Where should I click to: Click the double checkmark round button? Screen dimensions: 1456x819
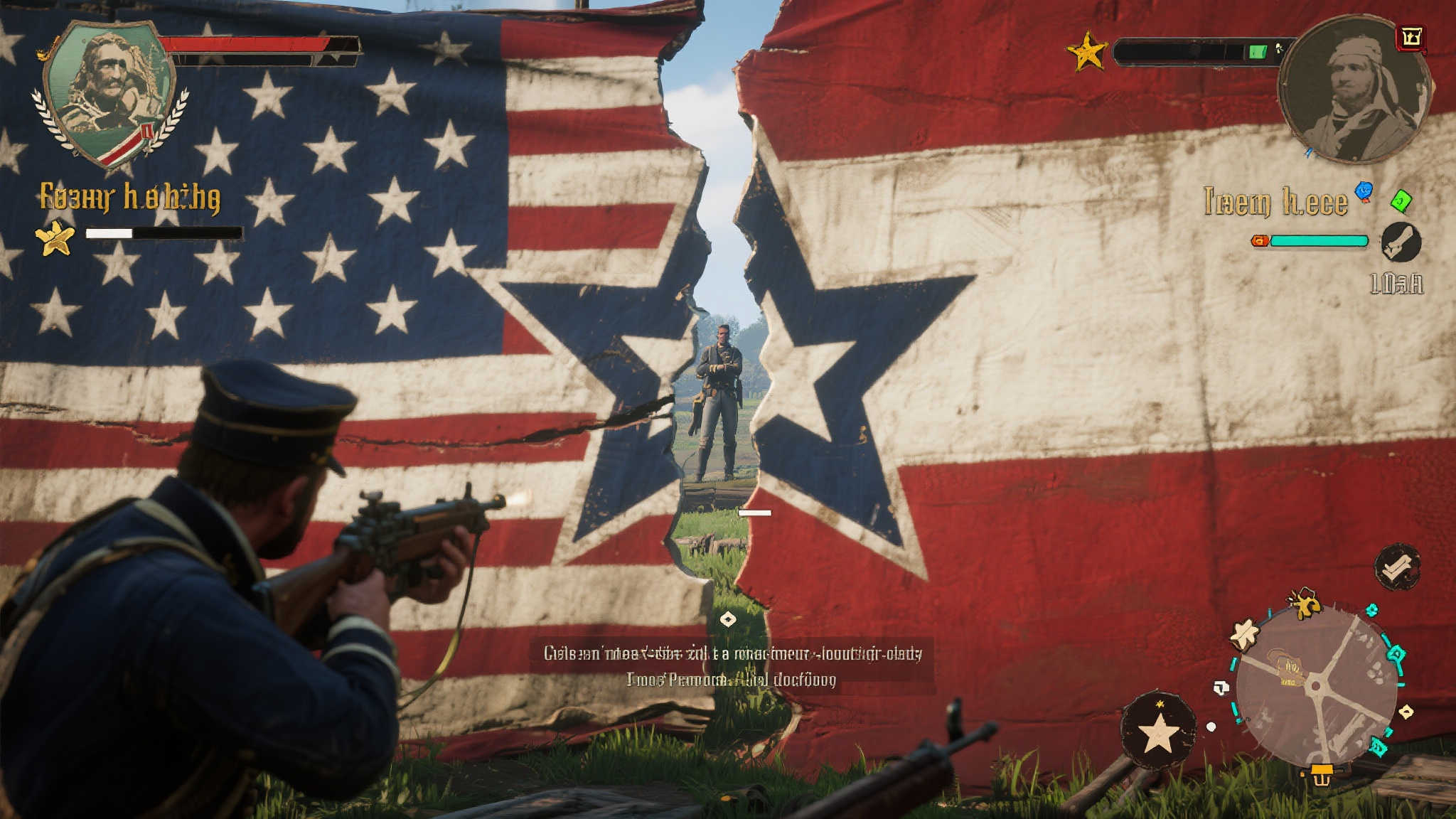tap(1397, 567)
